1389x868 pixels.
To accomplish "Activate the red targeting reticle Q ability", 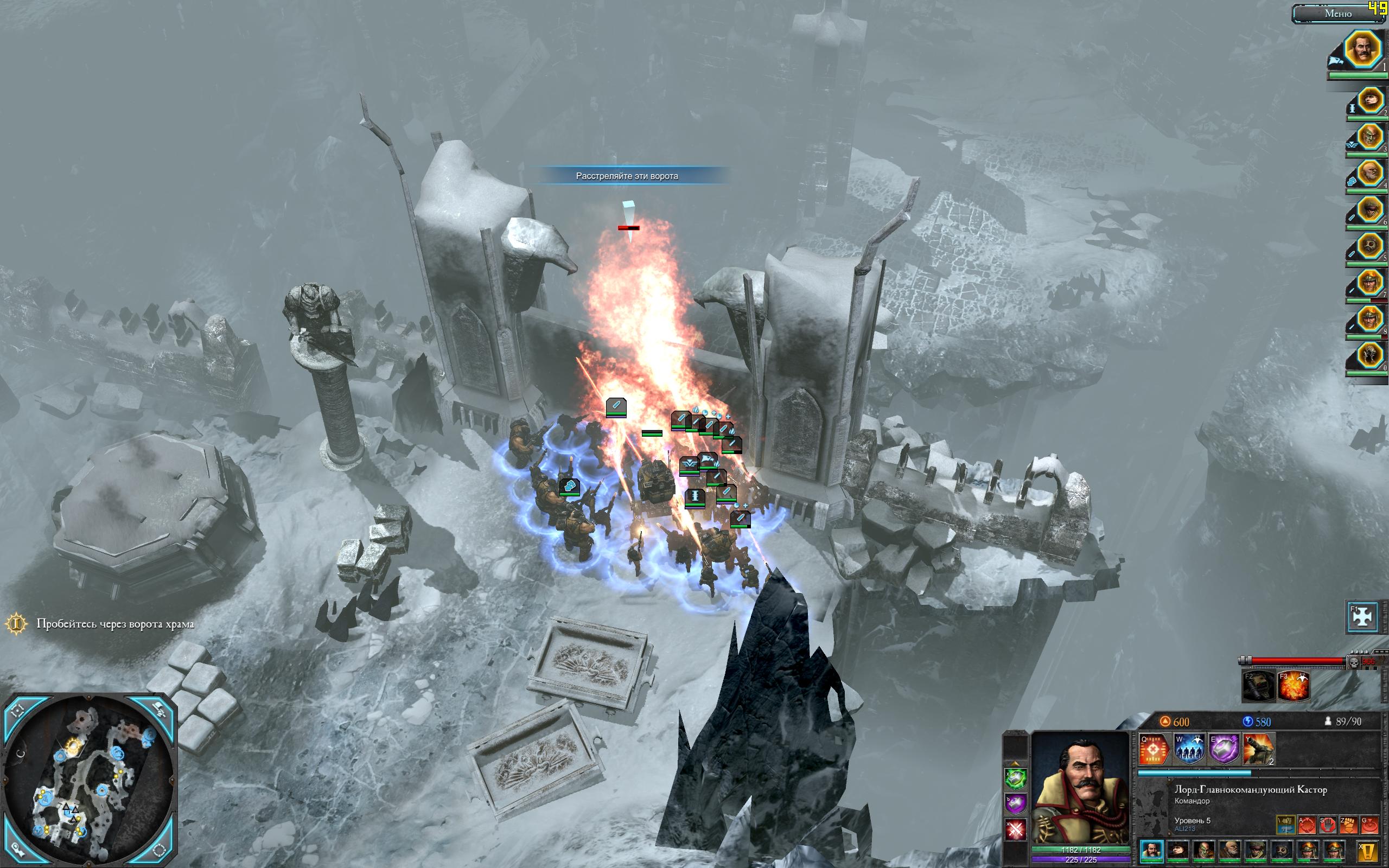I will 1154,749.
